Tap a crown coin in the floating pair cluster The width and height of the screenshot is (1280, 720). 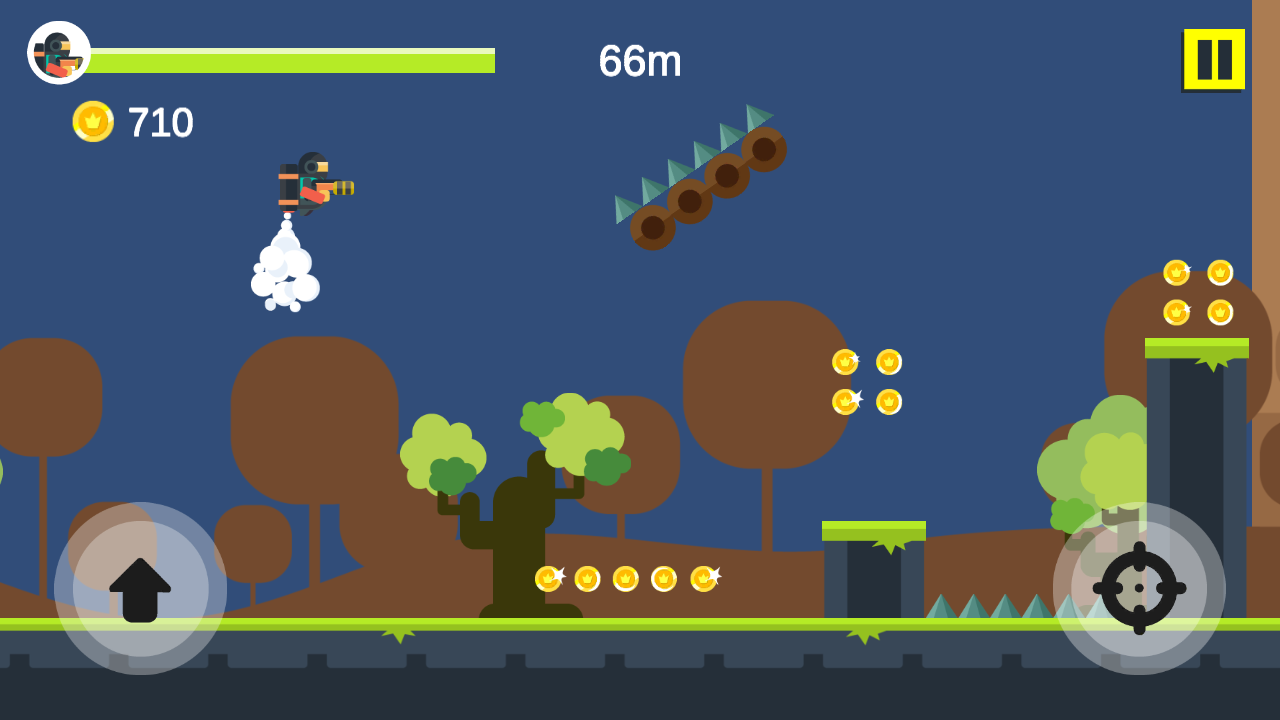[x=845, y=360]
